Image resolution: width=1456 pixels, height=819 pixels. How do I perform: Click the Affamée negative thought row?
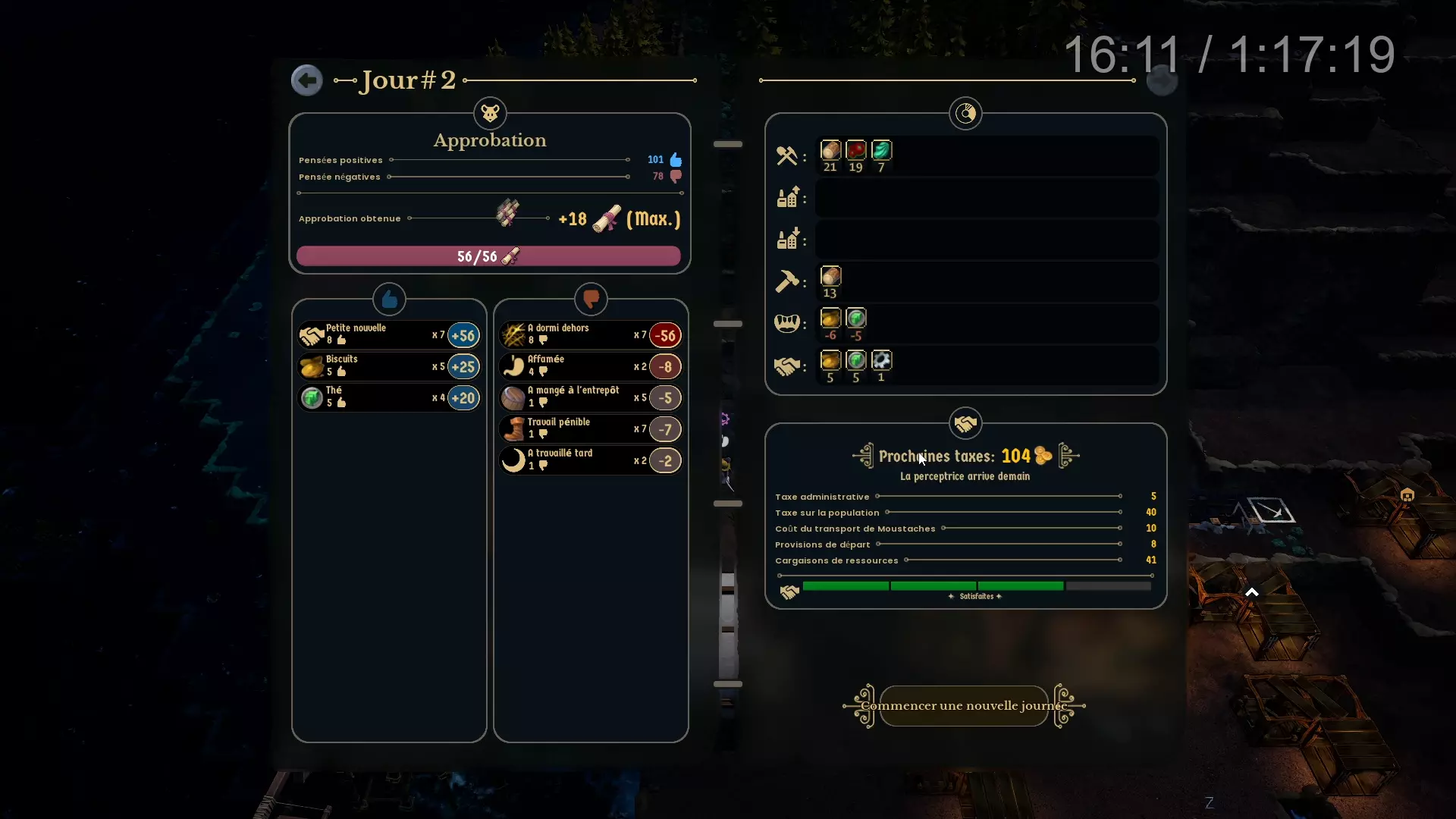590,366
